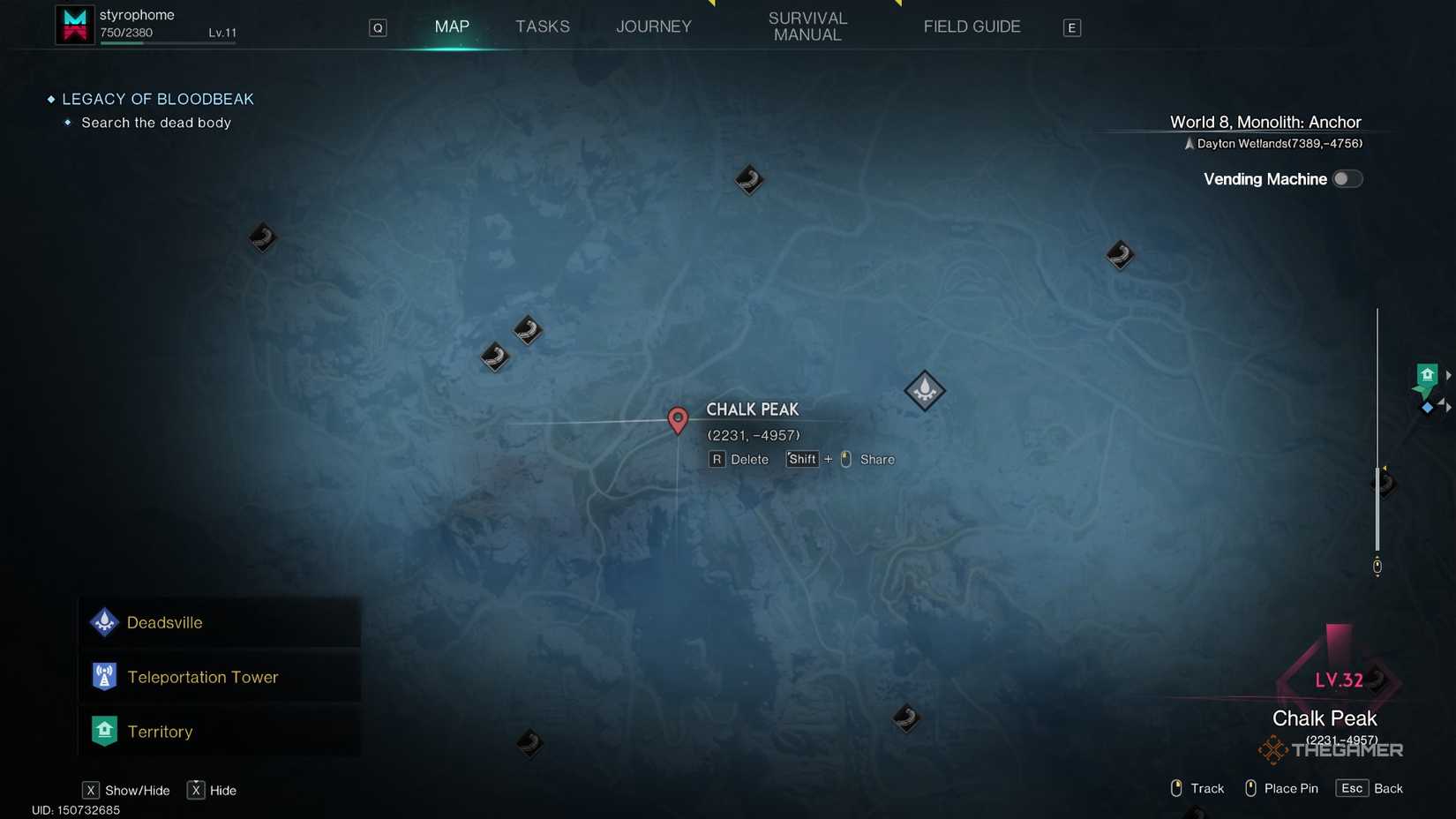Expand the right arrow beside the Territory marker
This screenshot has width=1456, height=819.
1449,374
